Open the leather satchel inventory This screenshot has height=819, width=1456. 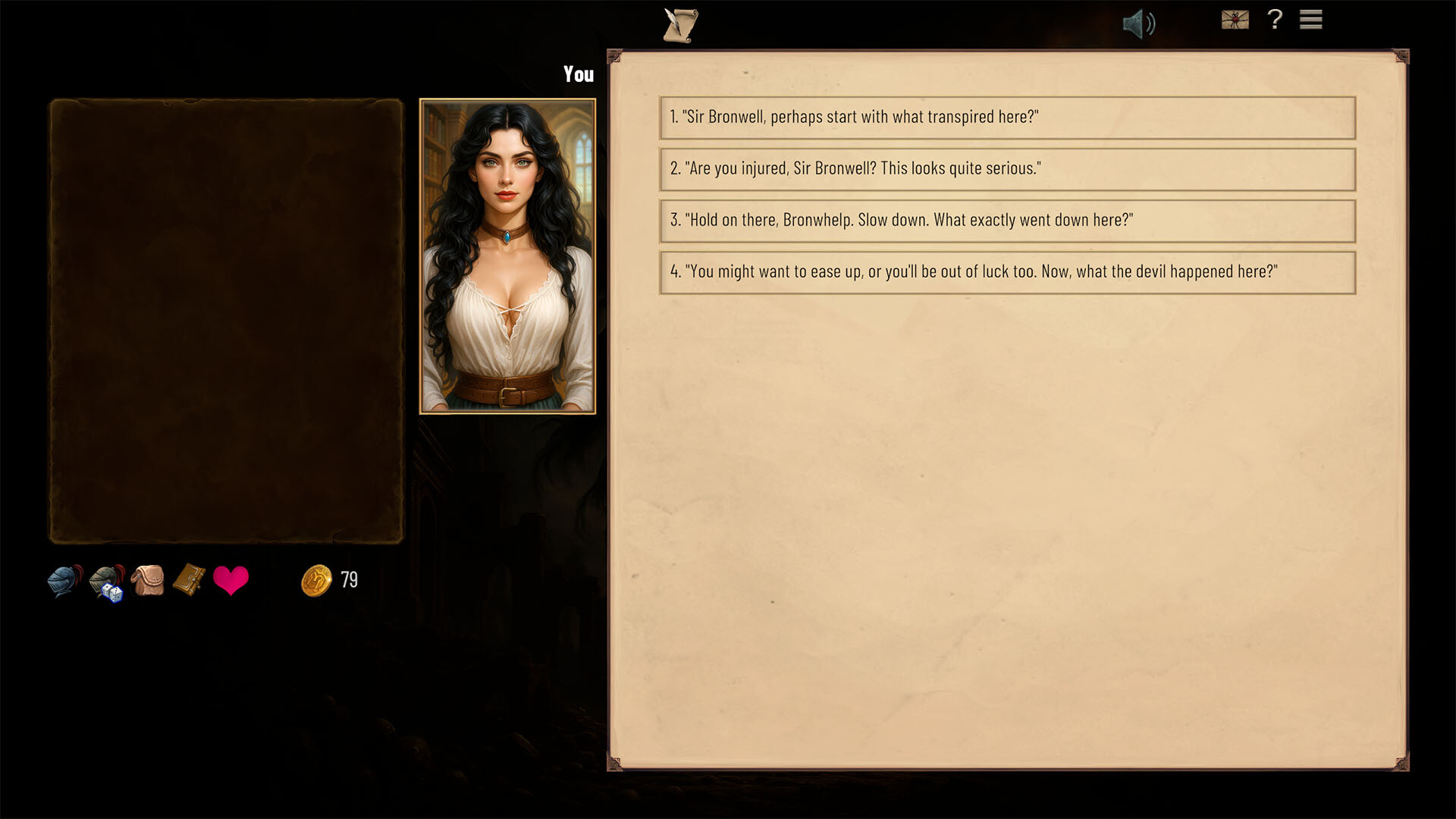pyautogui.click(x=148, y=581)
